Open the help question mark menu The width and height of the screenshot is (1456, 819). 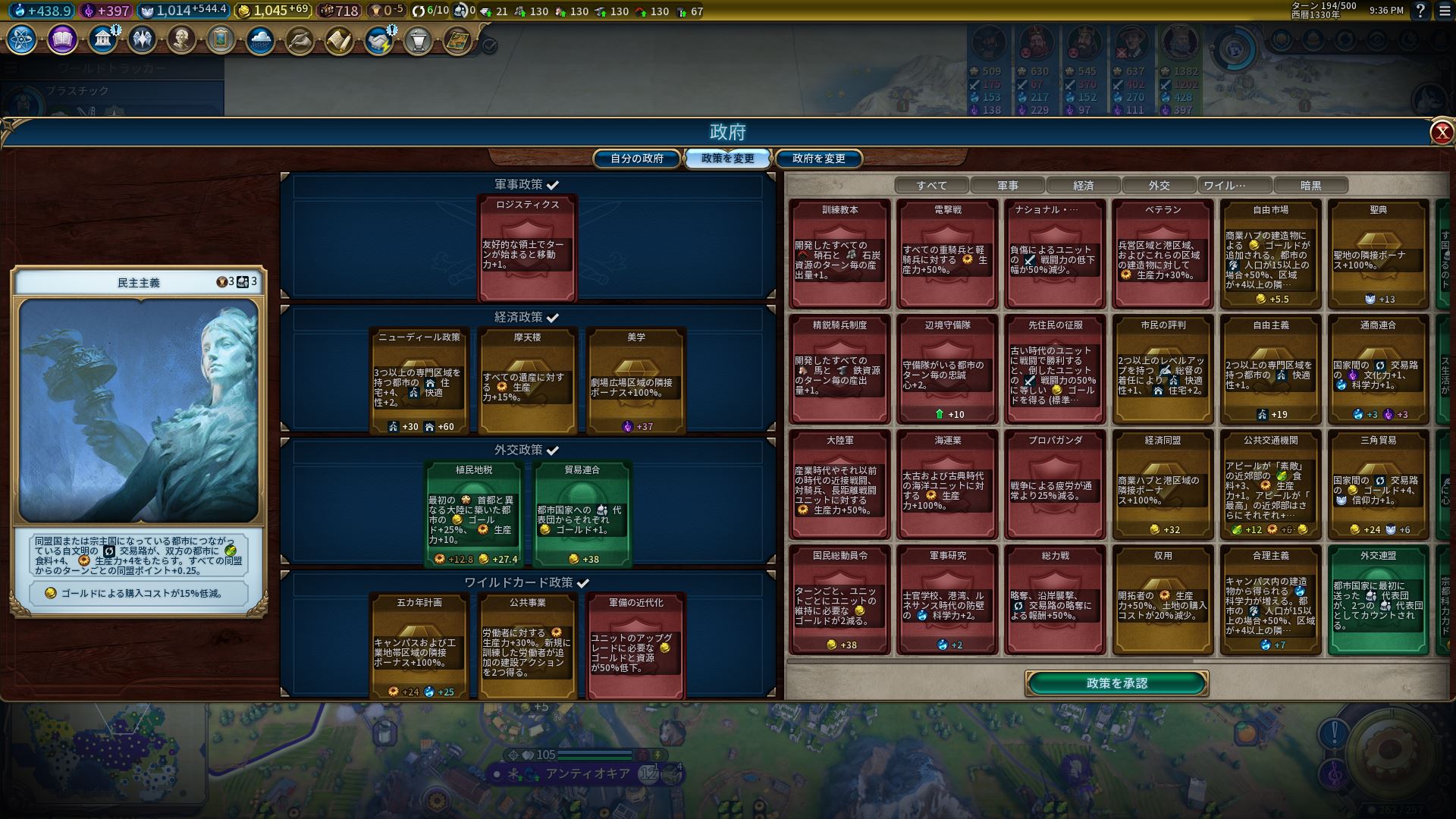click(x=1420, y=11)
